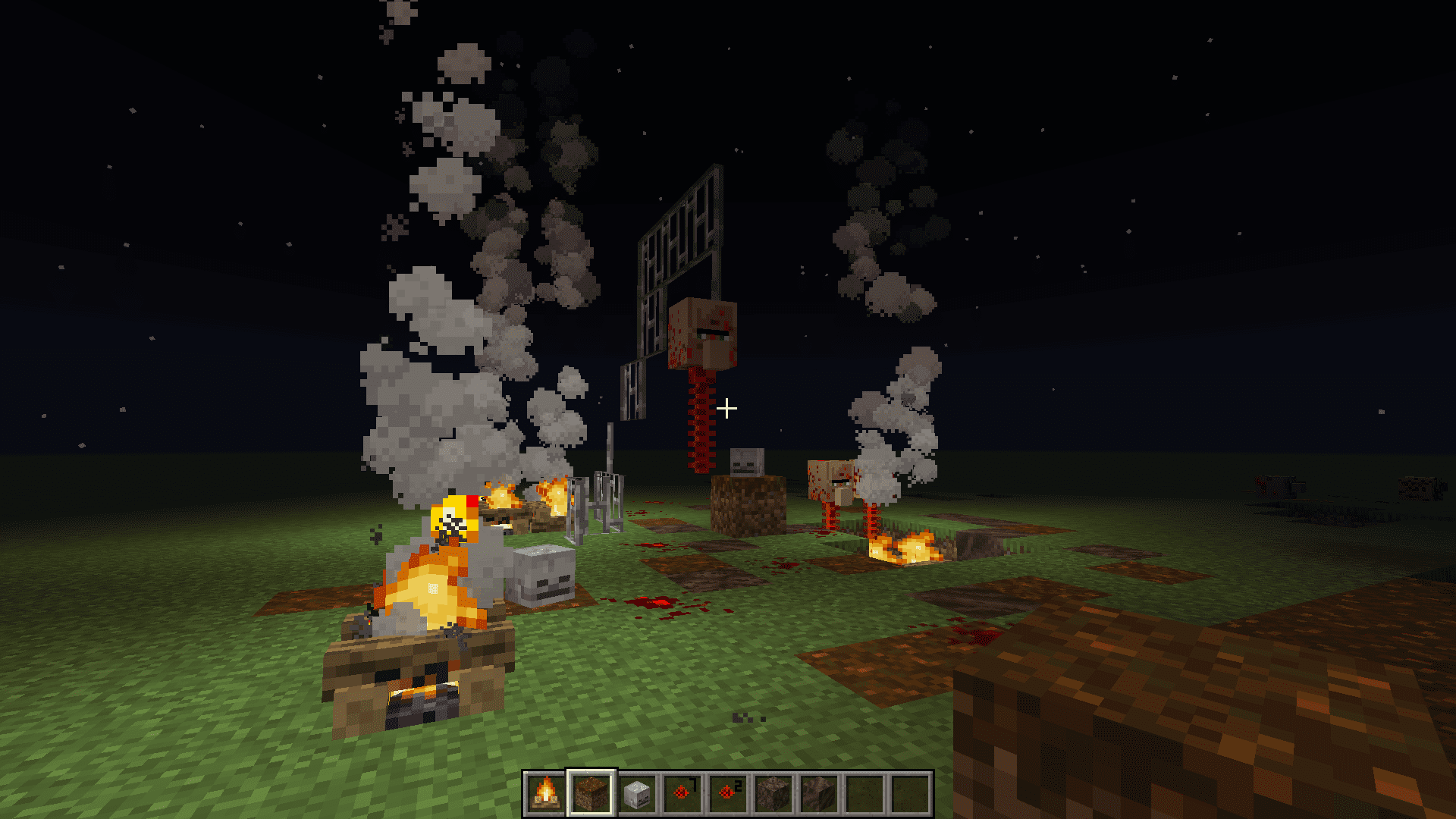Select the stack of 7 redstone dust
1456x819 pixels.
click(x=682, y=793)
